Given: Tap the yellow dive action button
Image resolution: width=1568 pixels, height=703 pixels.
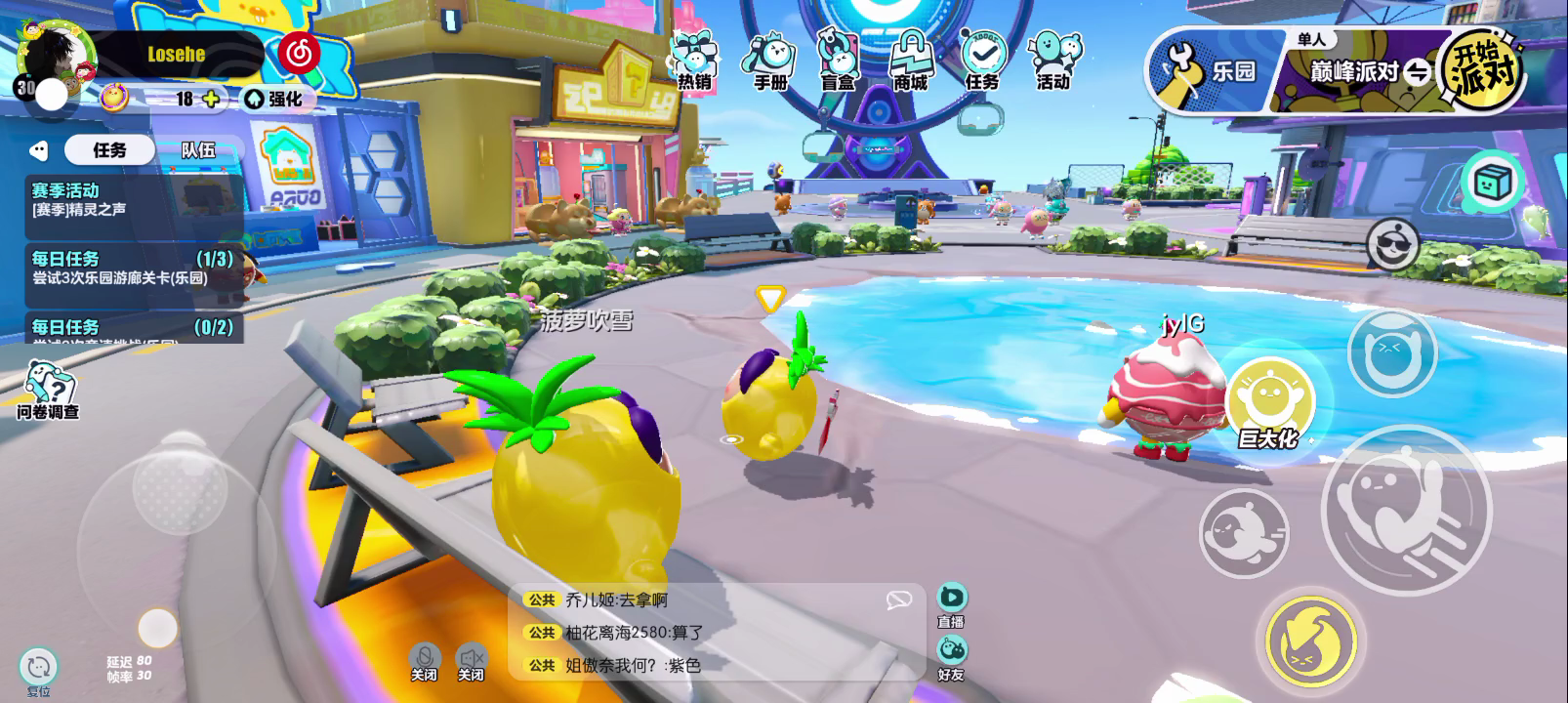Looking at the screenshot, I should click(1311, 641).
